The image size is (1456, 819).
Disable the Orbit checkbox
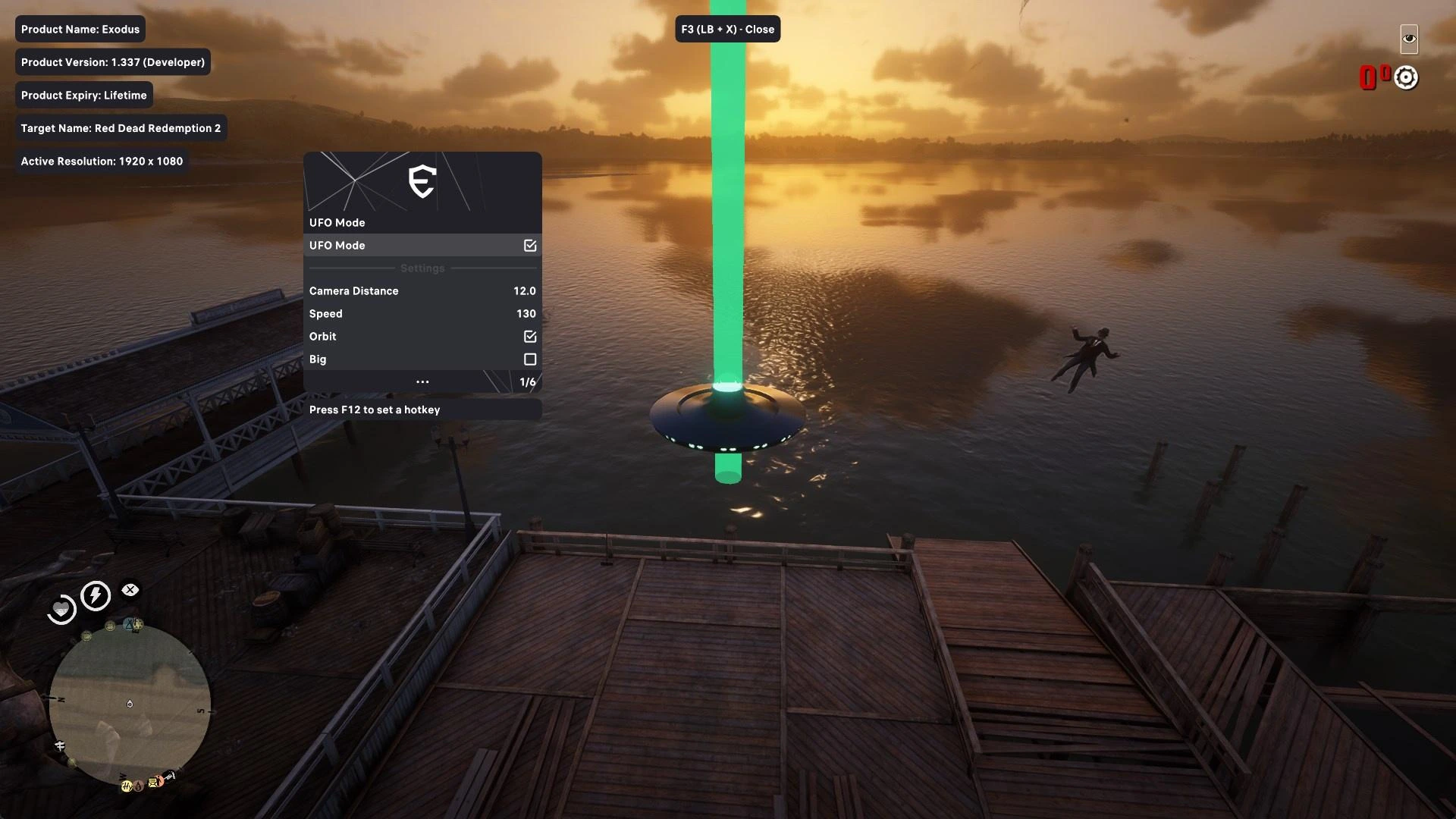(530, 337)
